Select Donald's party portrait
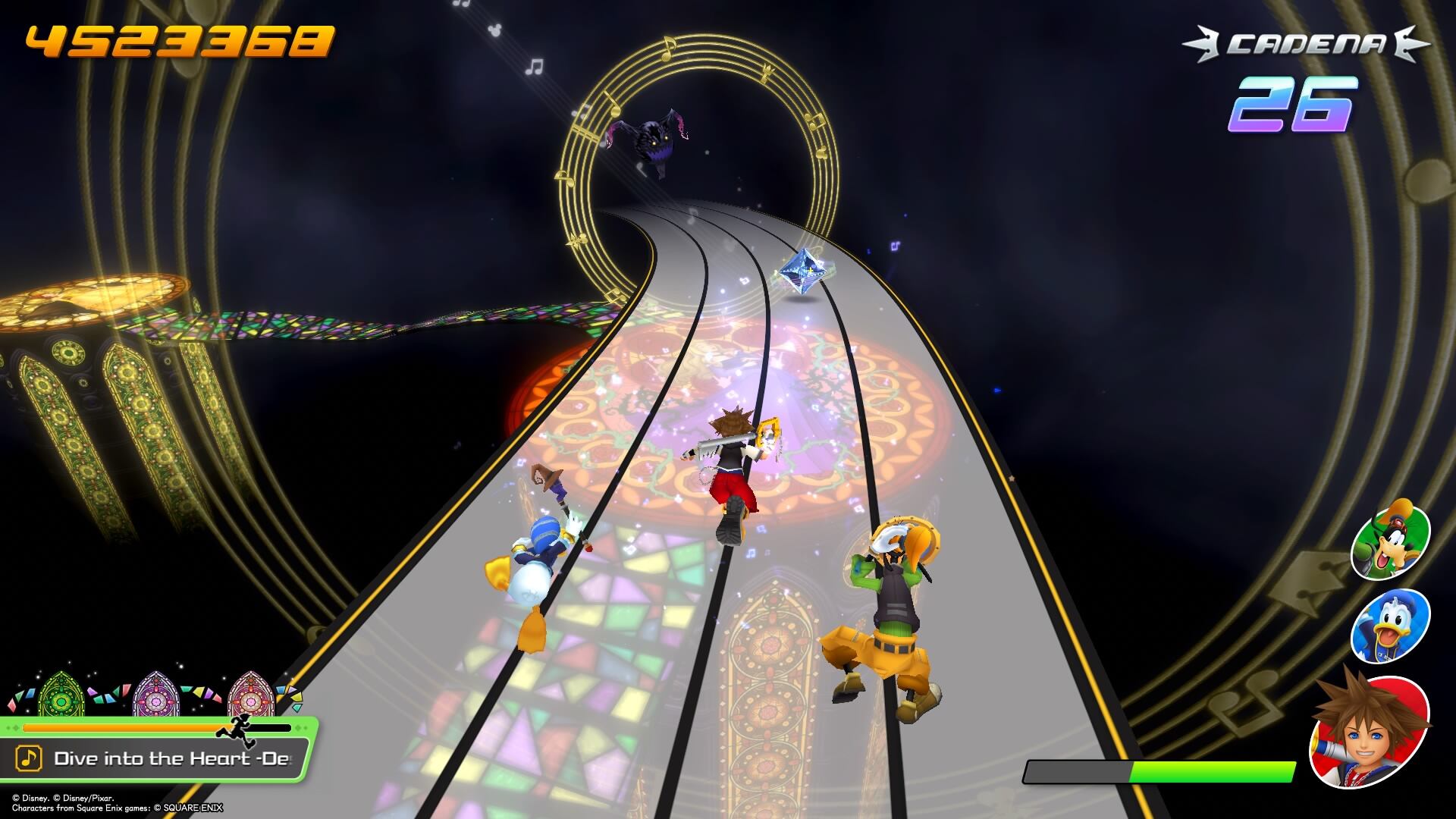 (1390, 626)
